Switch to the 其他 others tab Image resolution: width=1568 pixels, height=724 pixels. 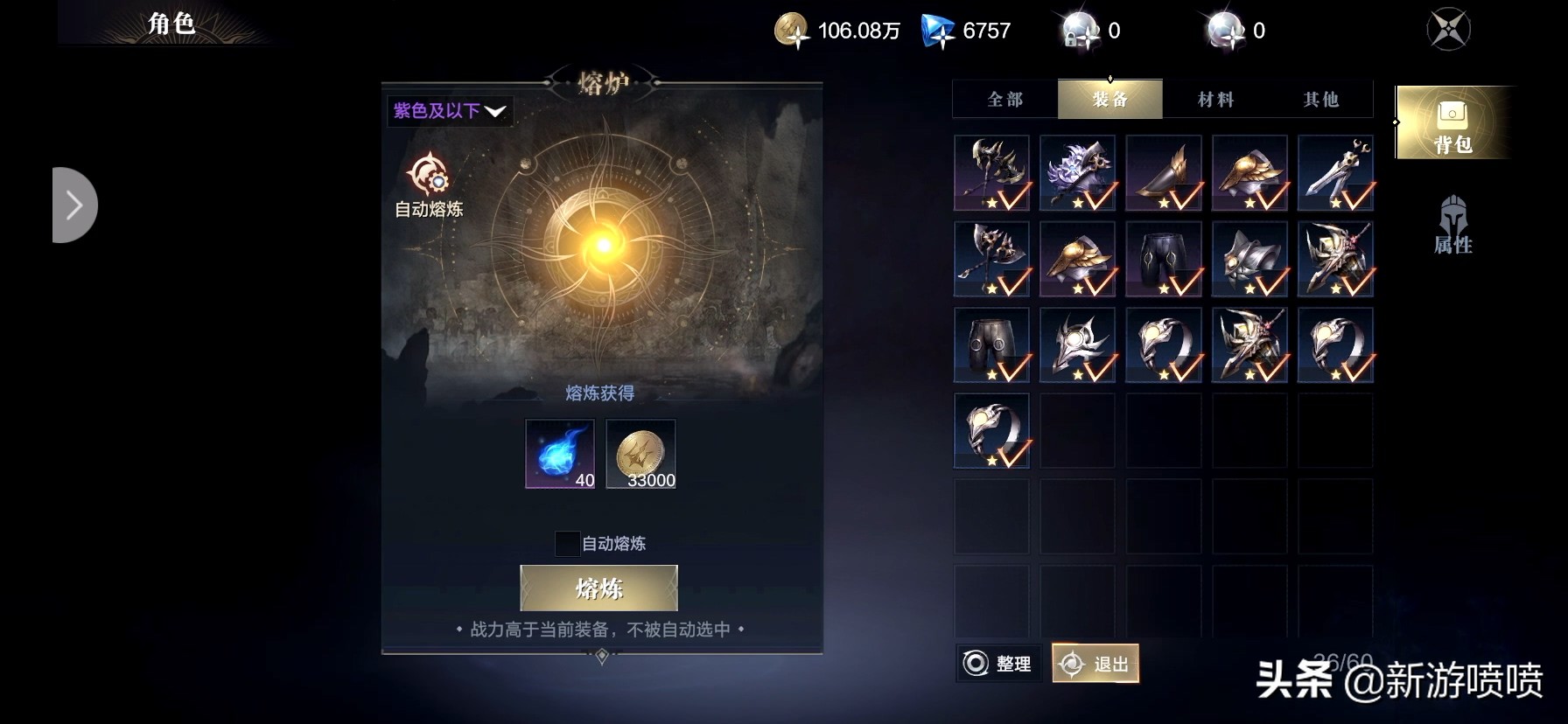pyautogui.click(x=1319, y=99)
